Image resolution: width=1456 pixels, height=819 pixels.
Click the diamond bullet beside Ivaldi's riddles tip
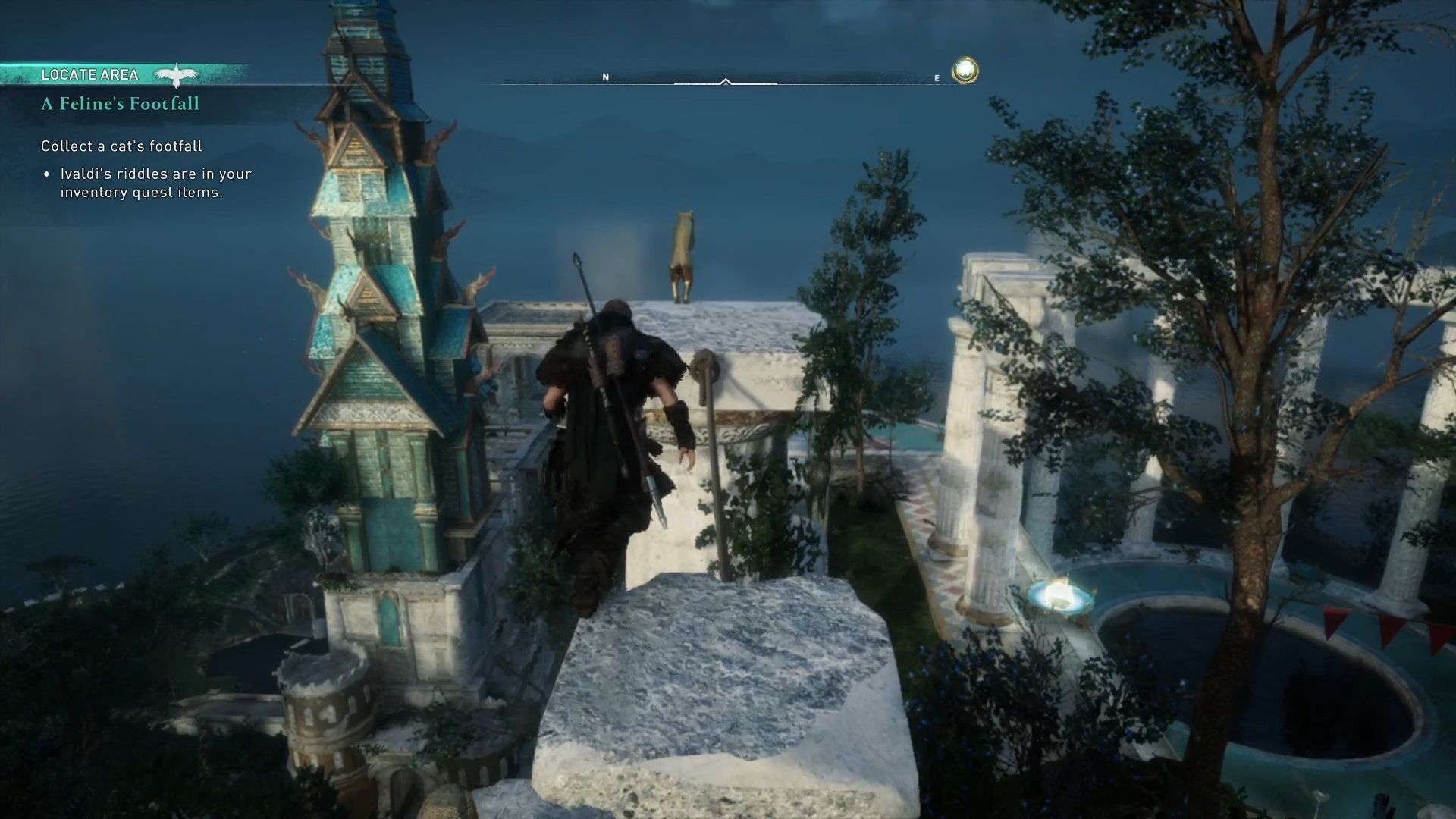coord(48,174)
